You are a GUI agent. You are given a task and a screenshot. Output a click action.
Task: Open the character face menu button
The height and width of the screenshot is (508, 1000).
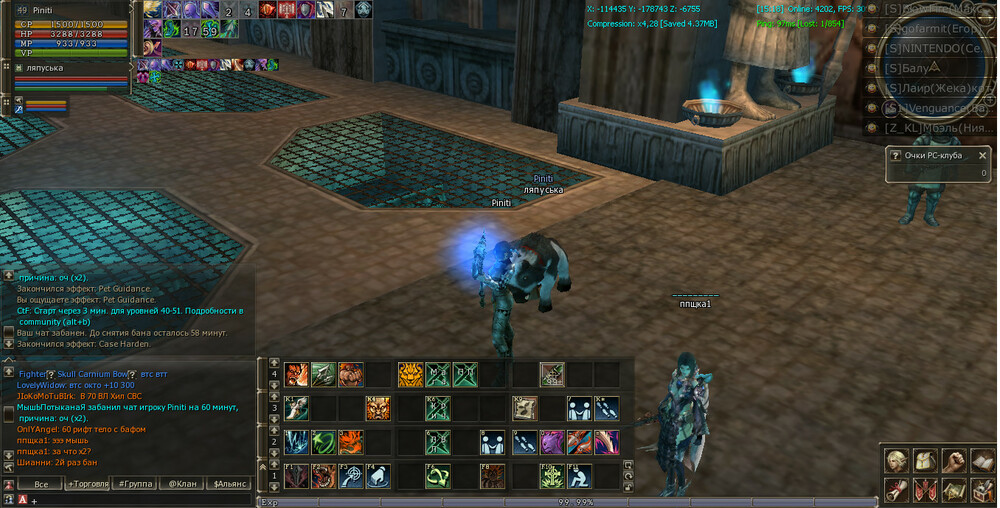coord(897,461)
